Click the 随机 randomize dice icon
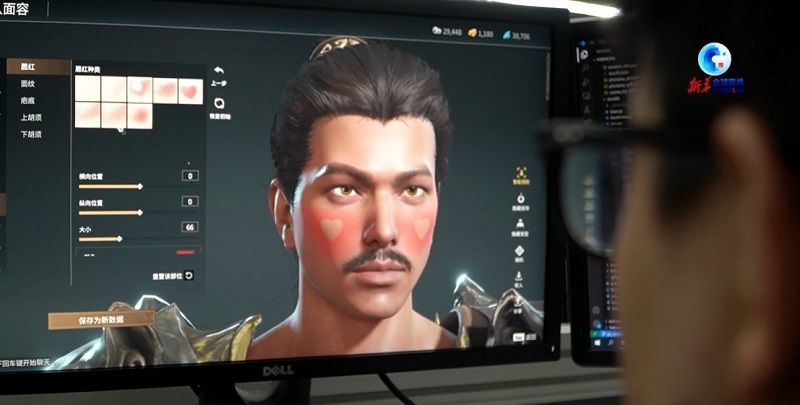Viewport: 800px width, 405px height. tap(519, 251)
